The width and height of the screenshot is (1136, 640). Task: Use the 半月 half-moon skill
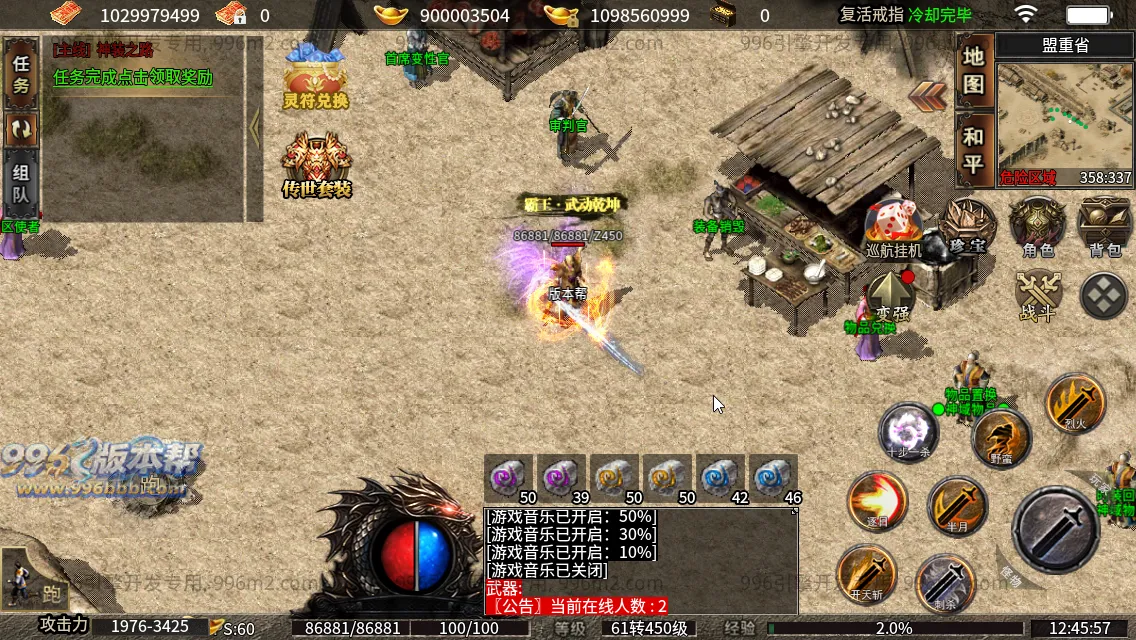point(957,507)
